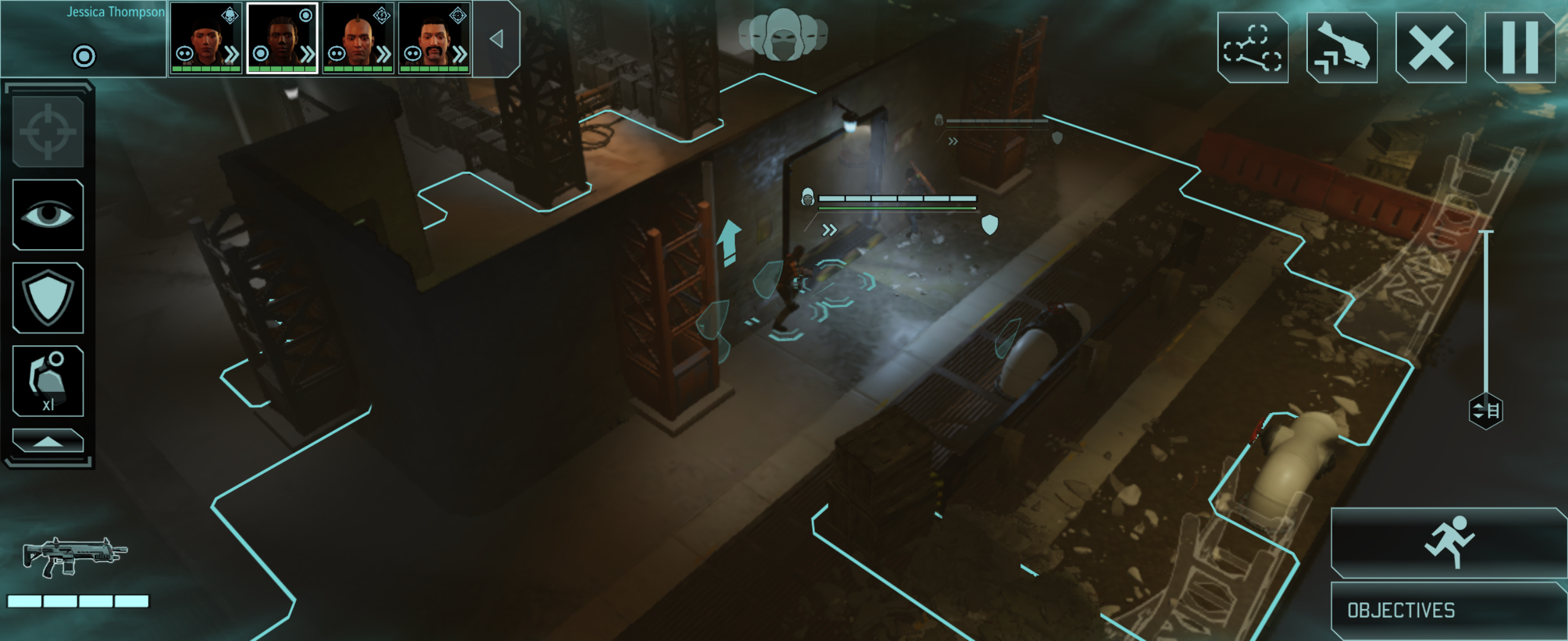Click the floor level elevation handle
The width and height of the screenshot is (1568, 641).
(1485, 411)
